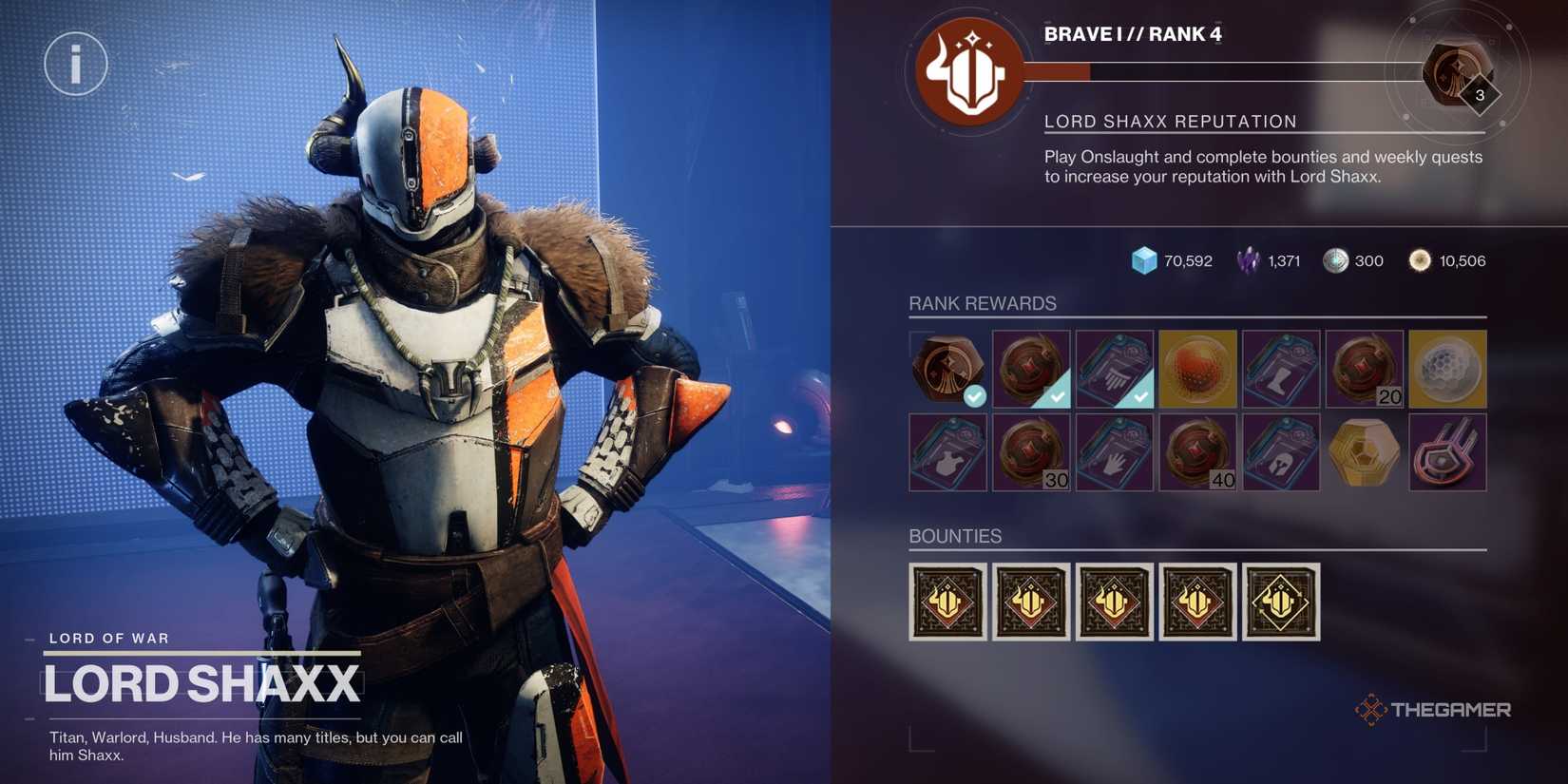The height and width of the screenshot is (784, 1568).
Task: Open the first Shaxx bounty
Action: click(947, 602)
